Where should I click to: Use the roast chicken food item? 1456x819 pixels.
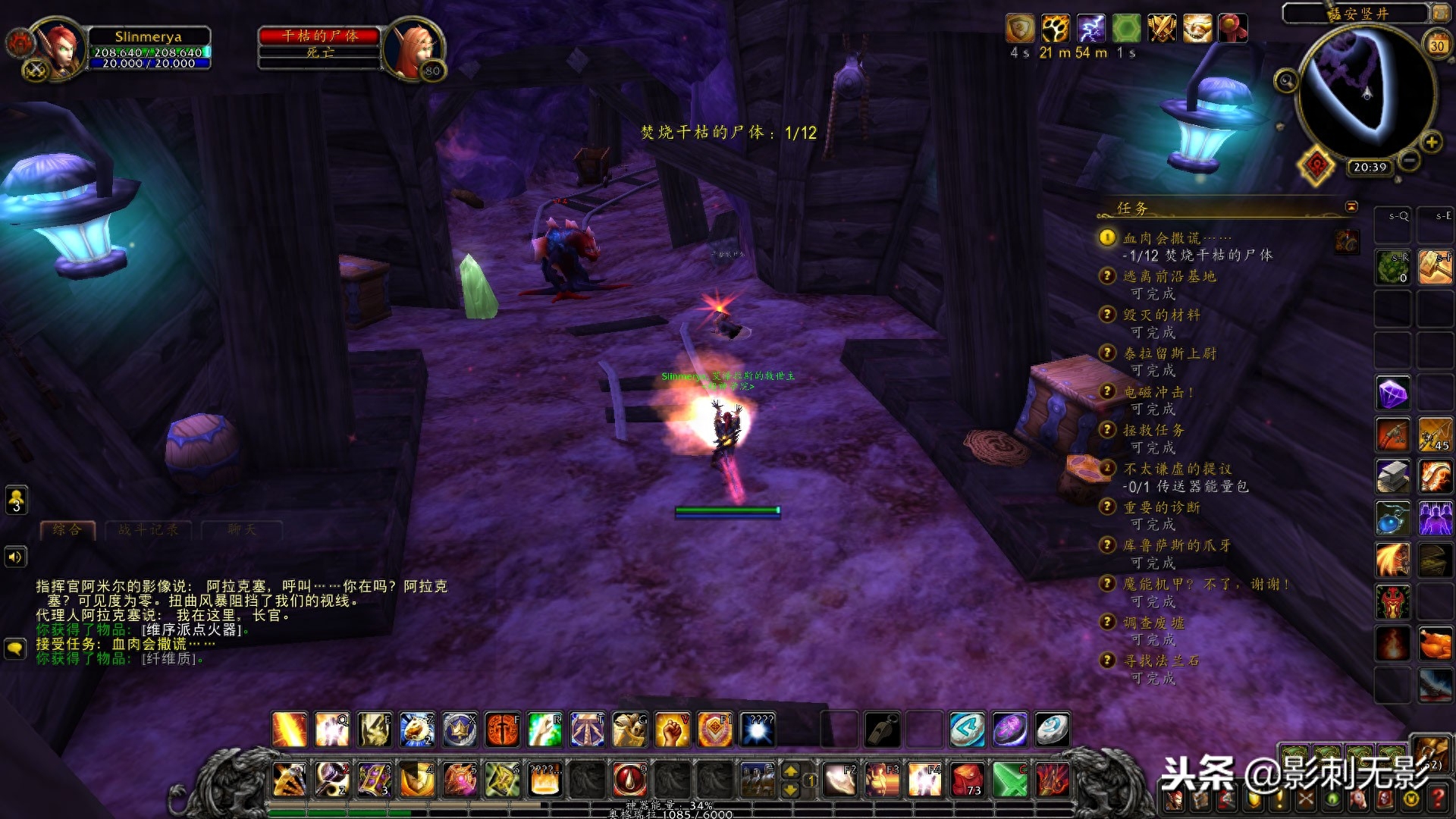(1435, 645)
